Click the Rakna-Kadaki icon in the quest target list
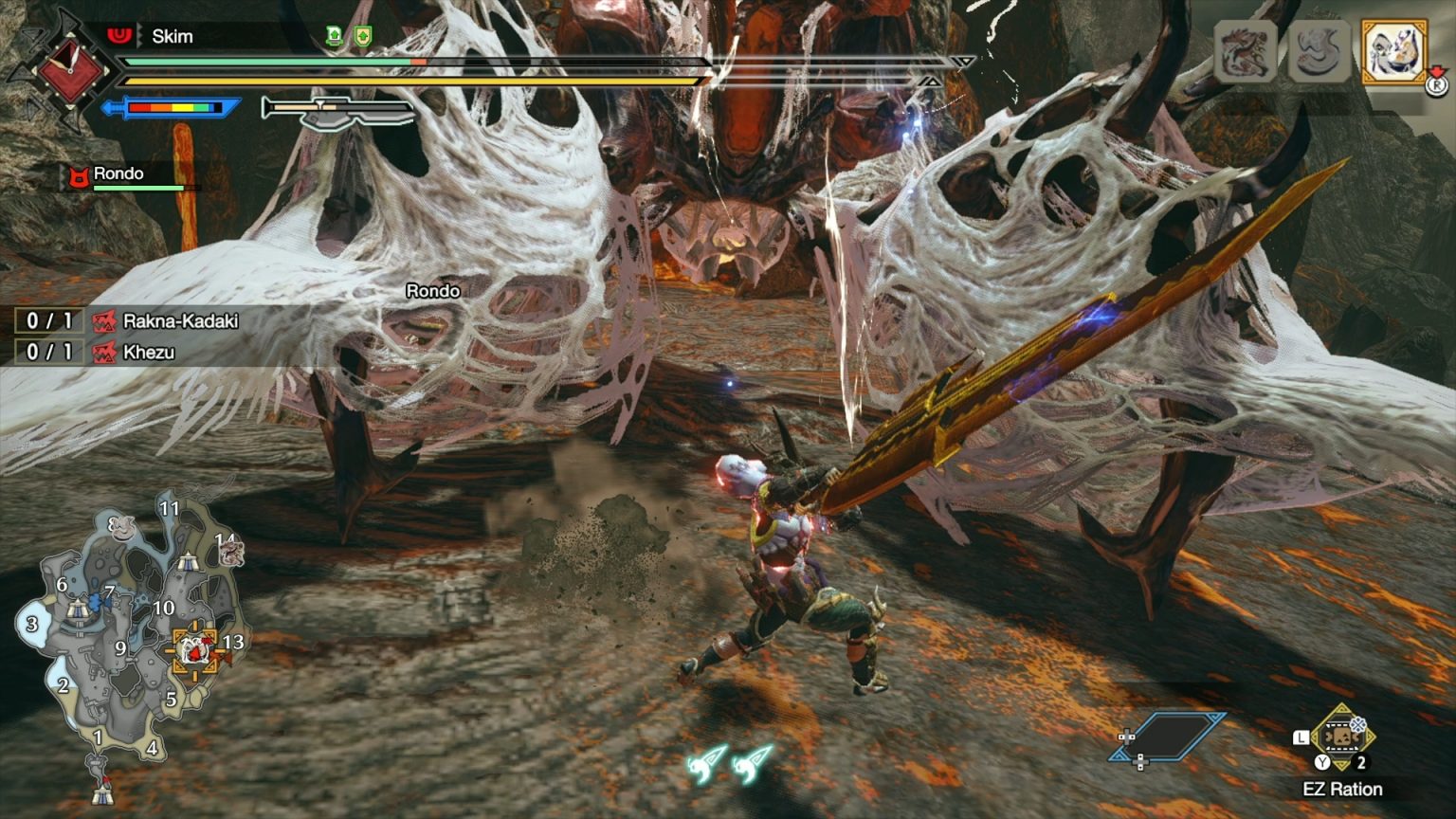The image size is (1456, 819). (104, 323)
